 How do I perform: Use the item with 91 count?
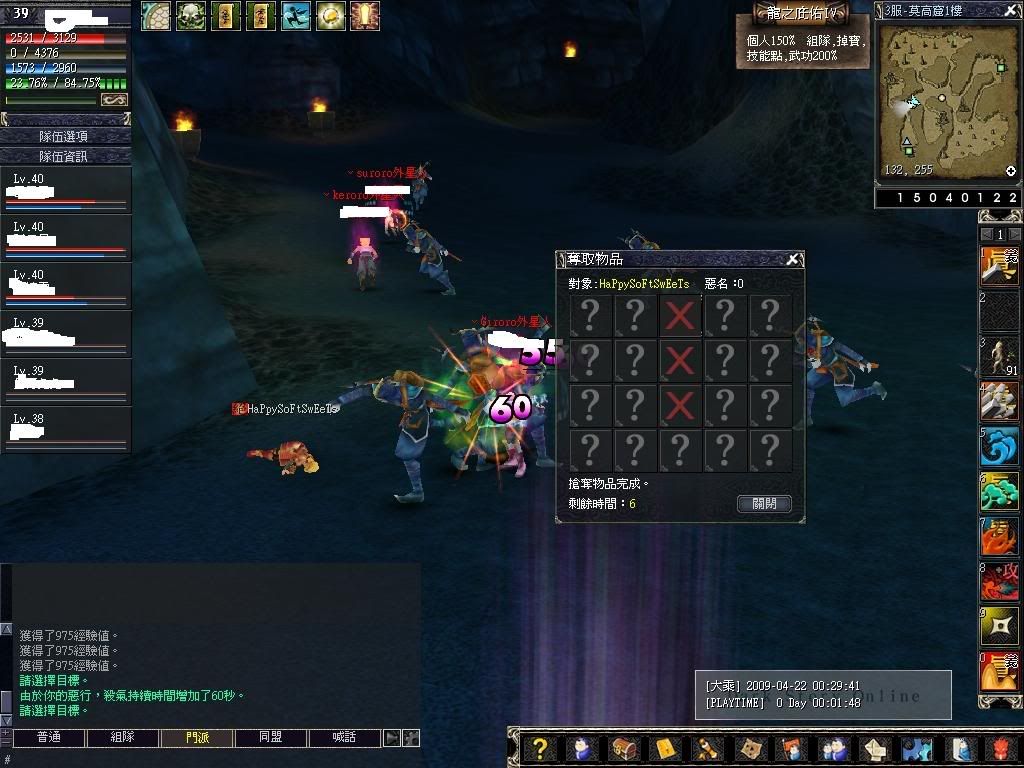coord(999,357)
